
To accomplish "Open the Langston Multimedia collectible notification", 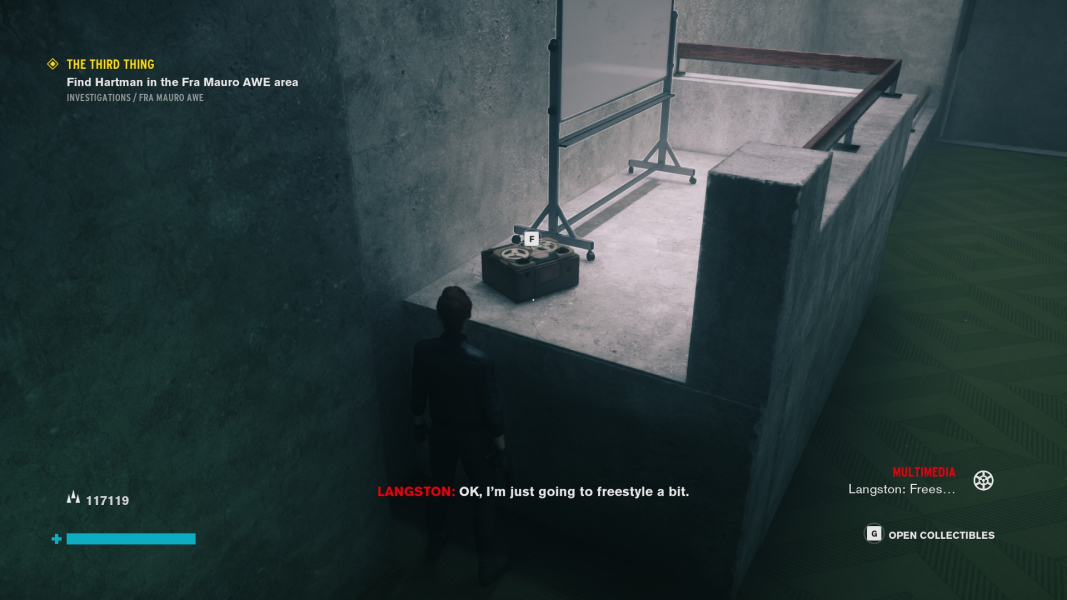I will 902,489.
